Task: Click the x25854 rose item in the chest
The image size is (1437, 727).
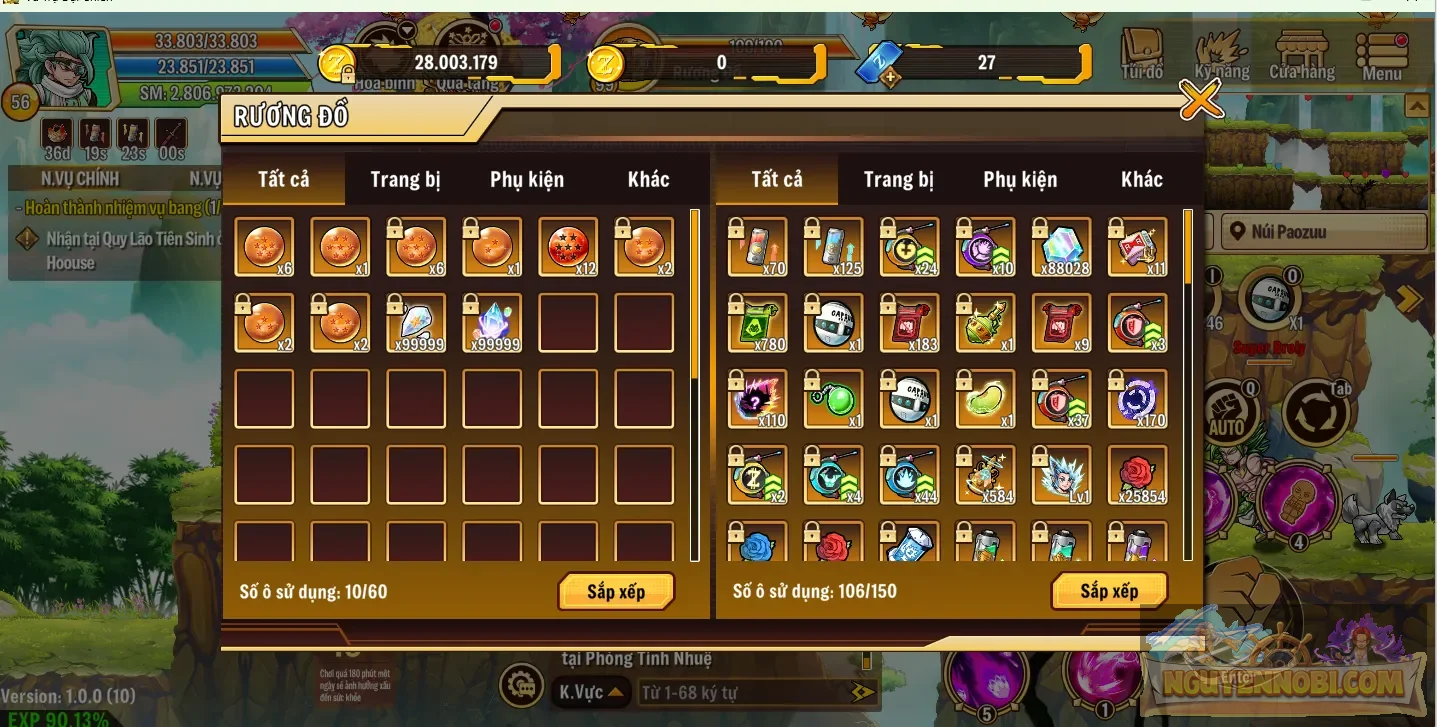Action: click(x=1137, y=475)
